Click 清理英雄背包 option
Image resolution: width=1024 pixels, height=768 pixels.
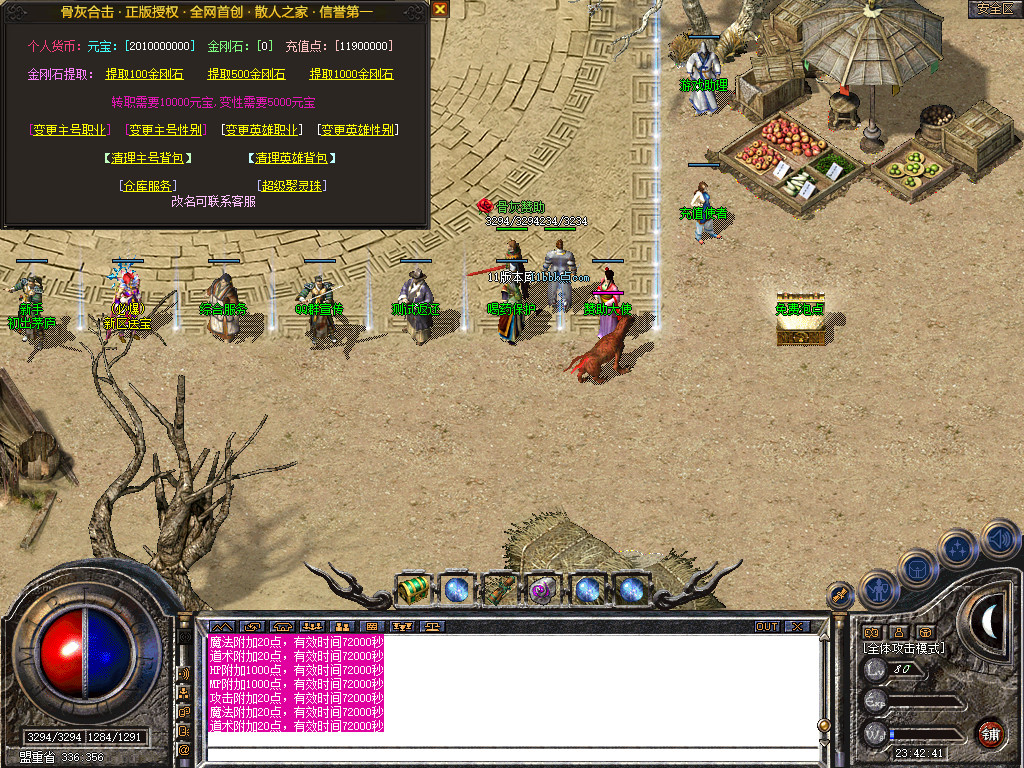(x=291, y=158)
